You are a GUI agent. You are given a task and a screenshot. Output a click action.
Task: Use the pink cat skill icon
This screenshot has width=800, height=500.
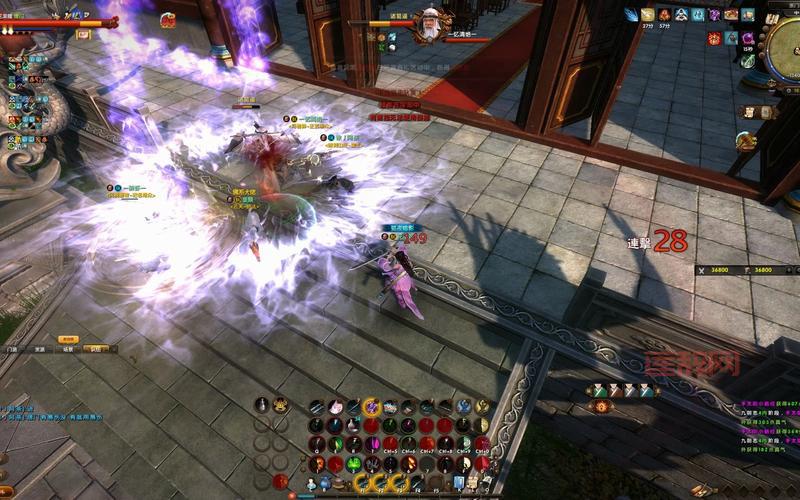click(x=336, y=406)
